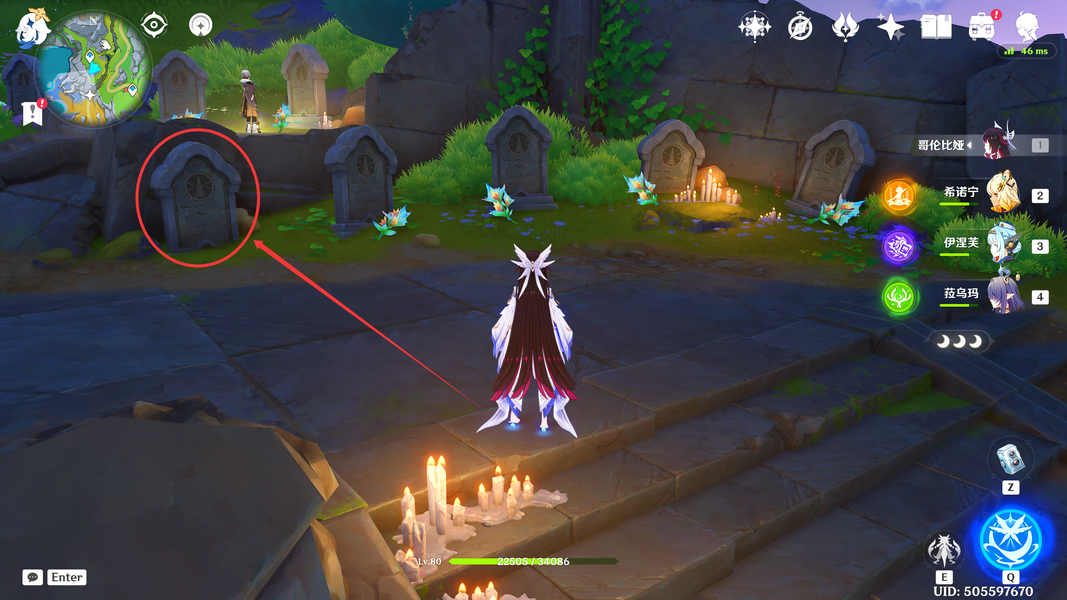Screen dimensions: 1067x600
Task: Open the winged Battle Pass icon
Action: point(845,27)
